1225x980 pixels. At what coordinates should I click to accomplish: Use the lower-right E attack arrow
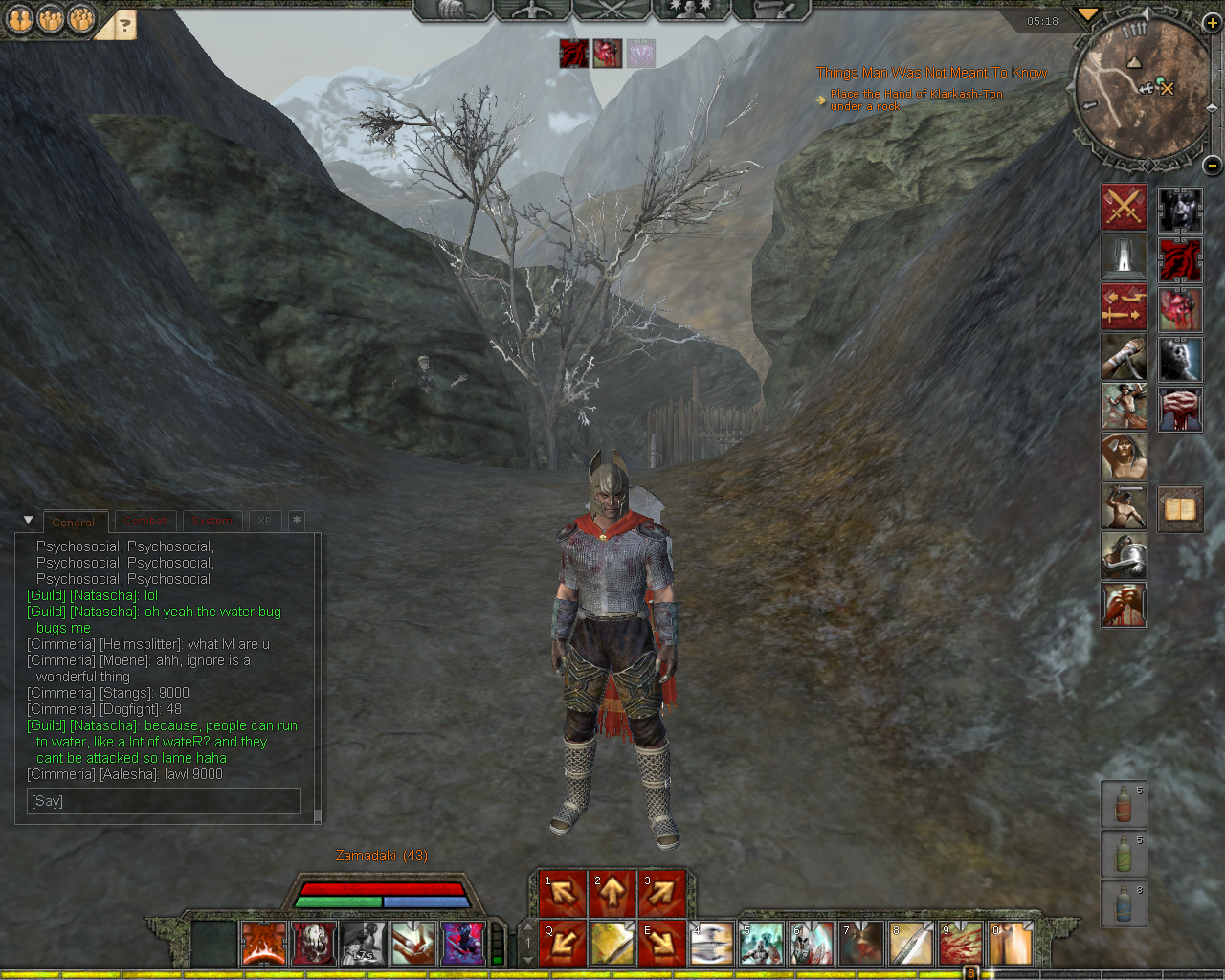point(662,944)
